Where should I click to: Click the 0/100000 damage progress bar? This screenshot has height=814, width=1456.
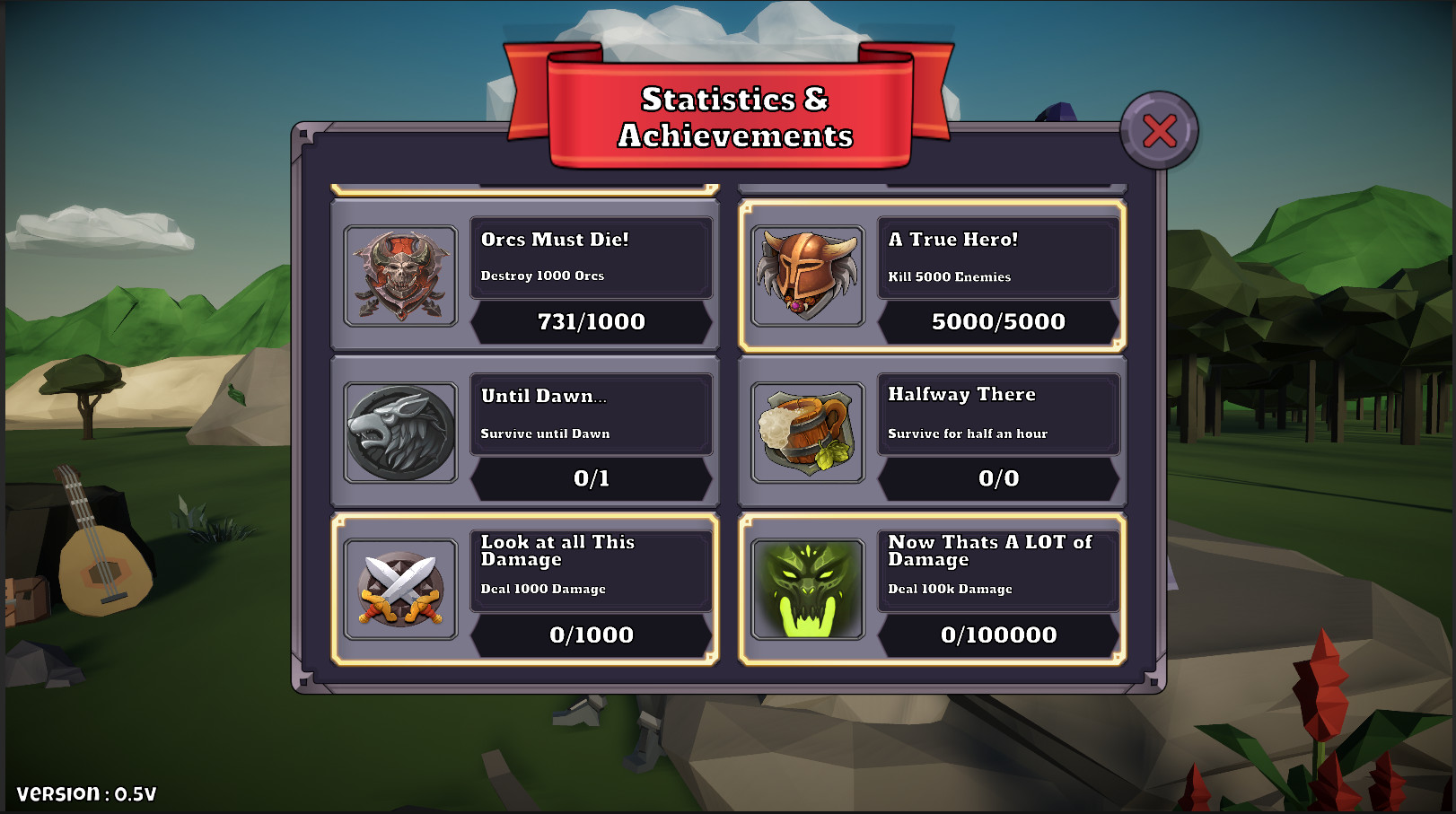tap(998, 635)
